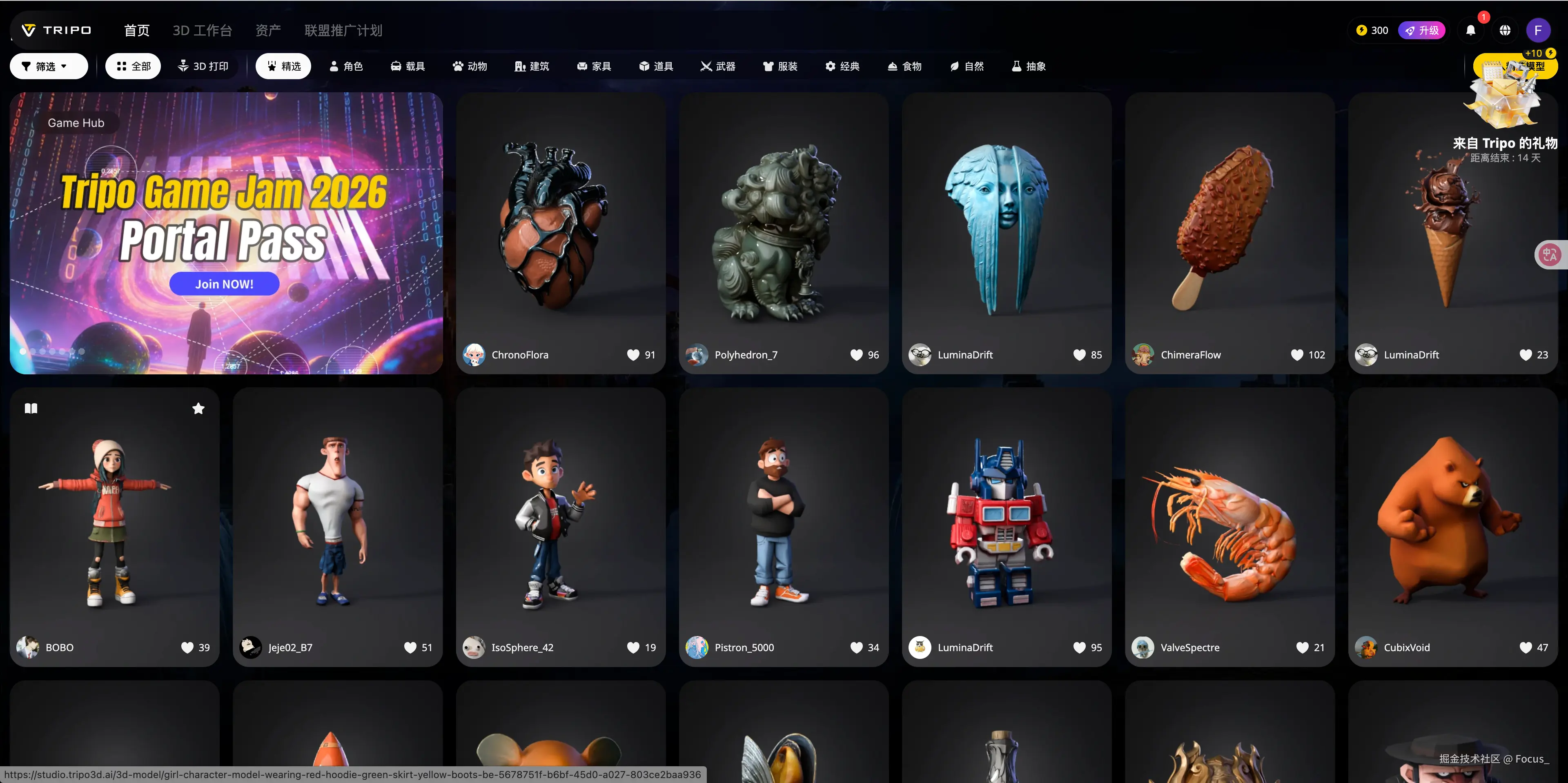
Task: Open the notification bell
Action: coord(1470,31)
